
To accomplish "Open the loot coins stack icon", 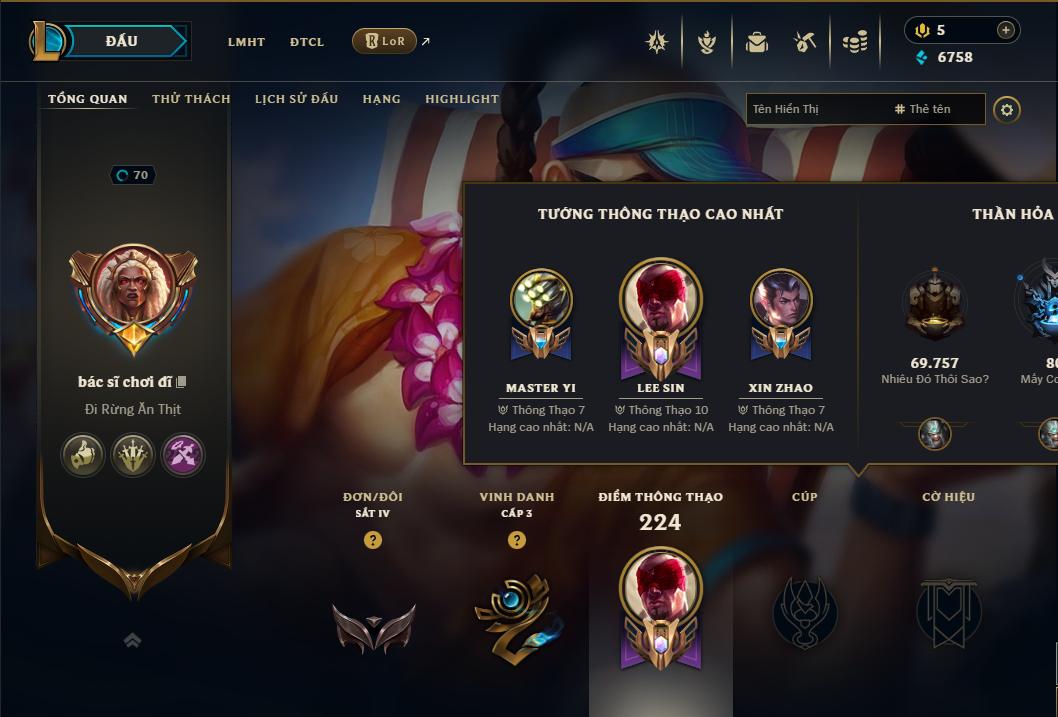I will pyautogui.click(x=854, y=42).
